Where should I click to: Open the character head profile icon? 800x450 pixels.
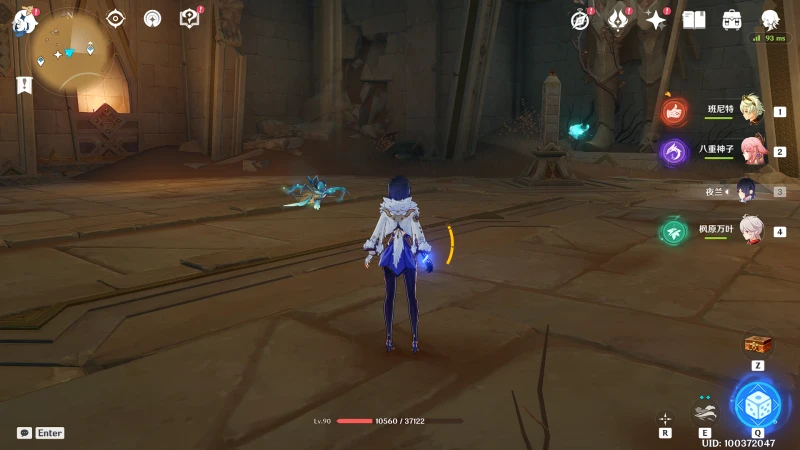click(770, 19)
